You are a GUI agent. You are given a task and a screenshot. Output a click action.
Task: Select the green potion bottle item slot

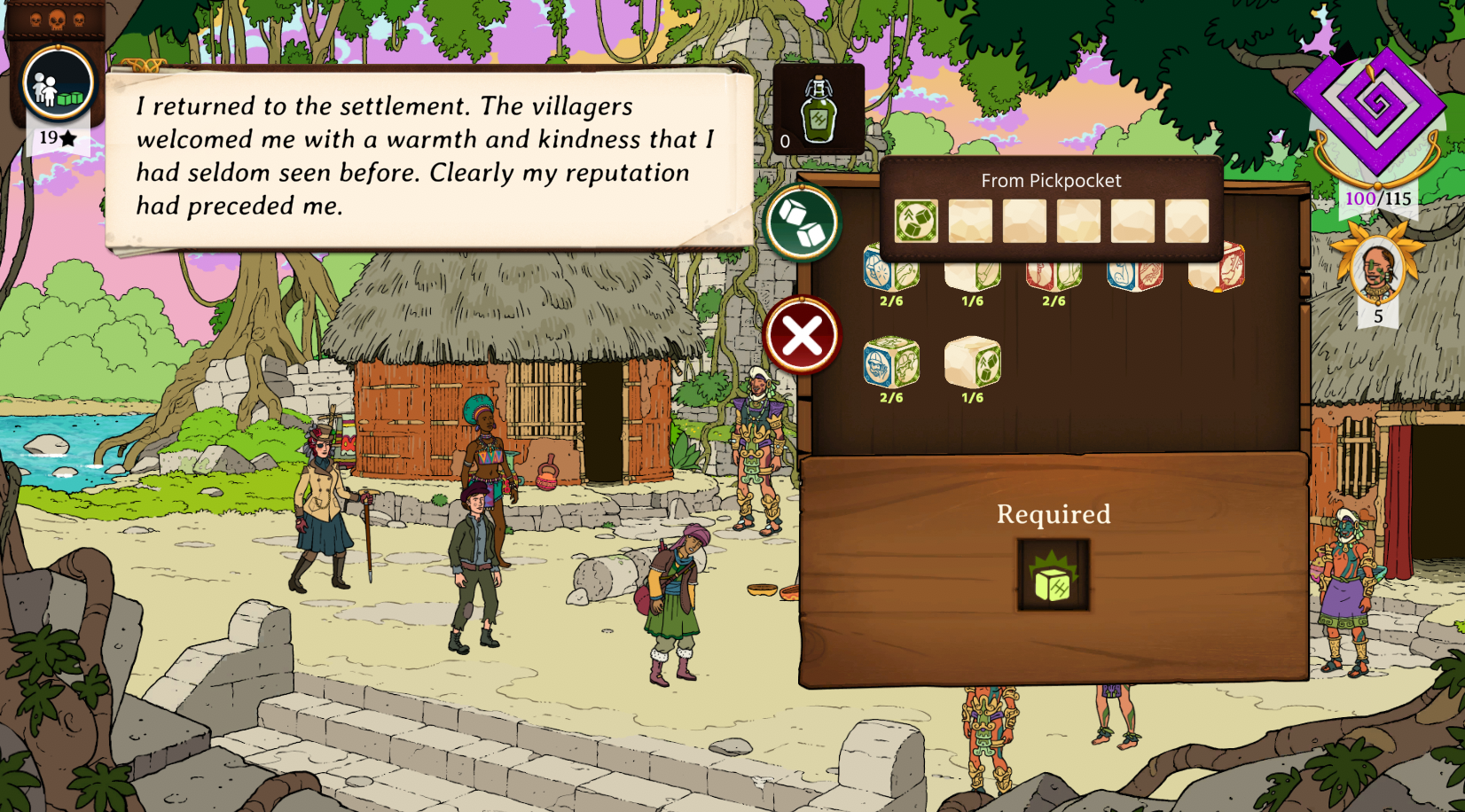[818, 110]
